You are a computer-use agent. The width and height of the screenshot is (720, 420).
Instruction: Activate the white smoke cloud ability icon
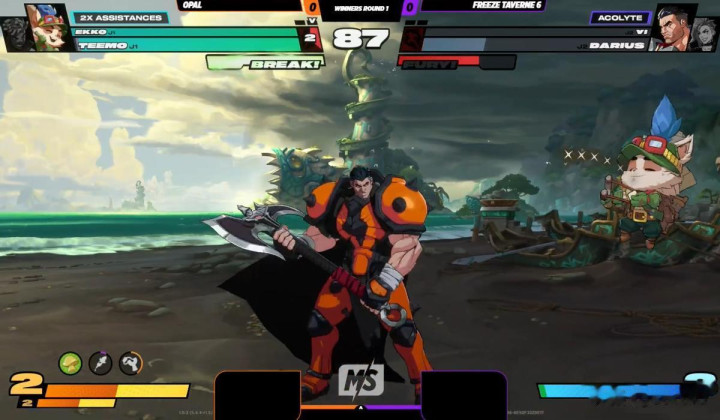tap(130, 363)
